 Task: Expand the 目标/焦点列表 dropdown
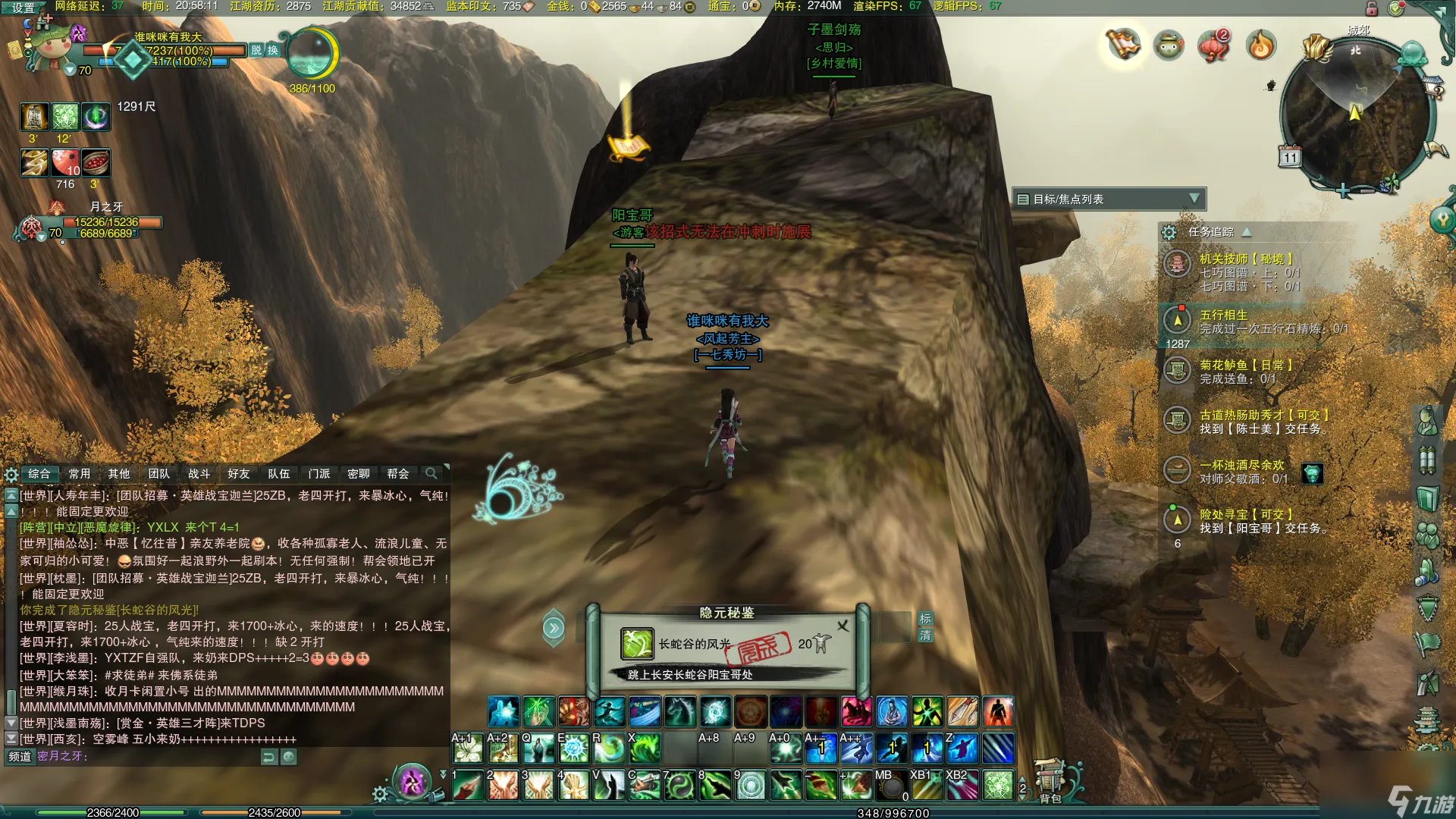(1194, 199)
